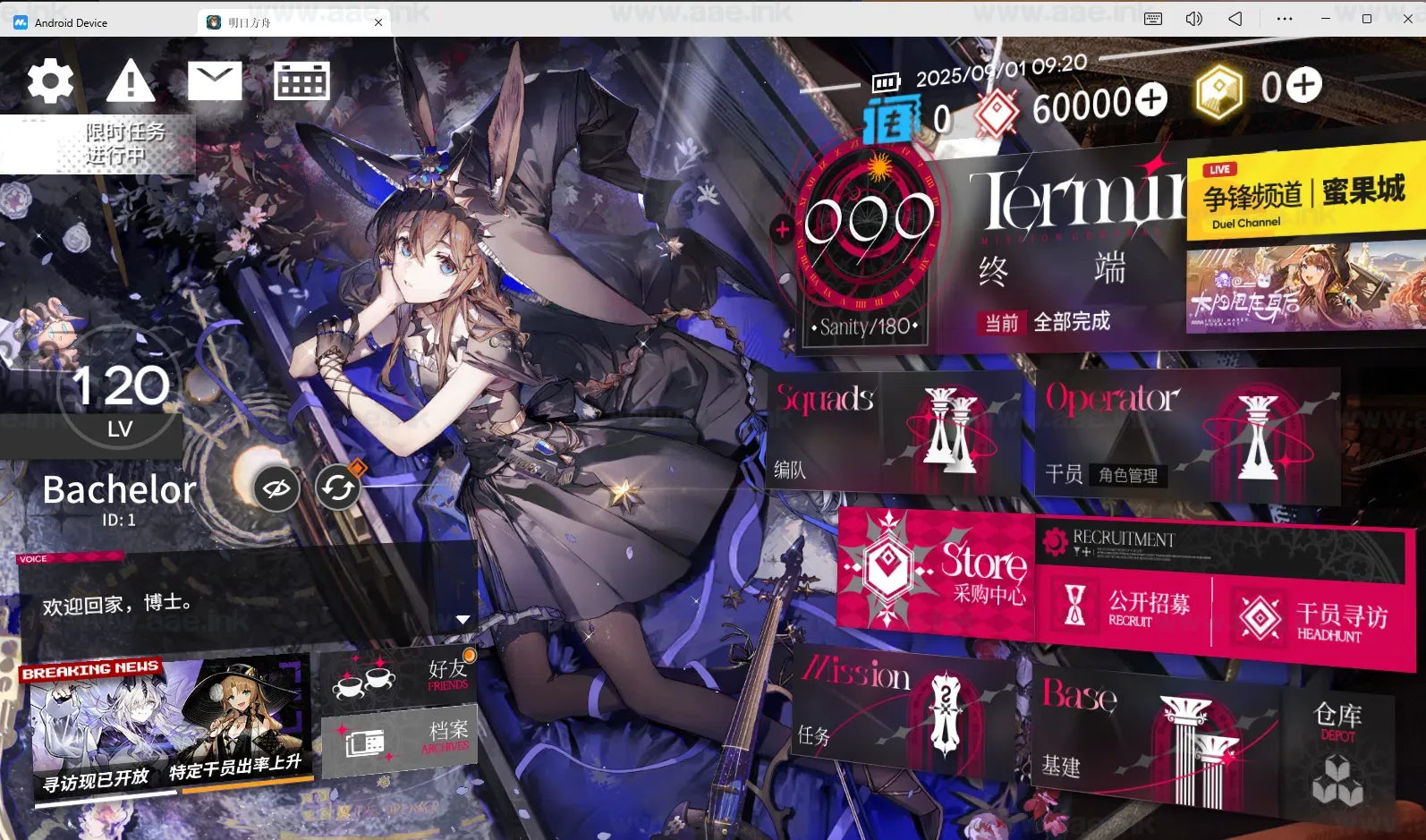
Task: Toggle the secretary swap icon
Action: [x=338, y=487]
